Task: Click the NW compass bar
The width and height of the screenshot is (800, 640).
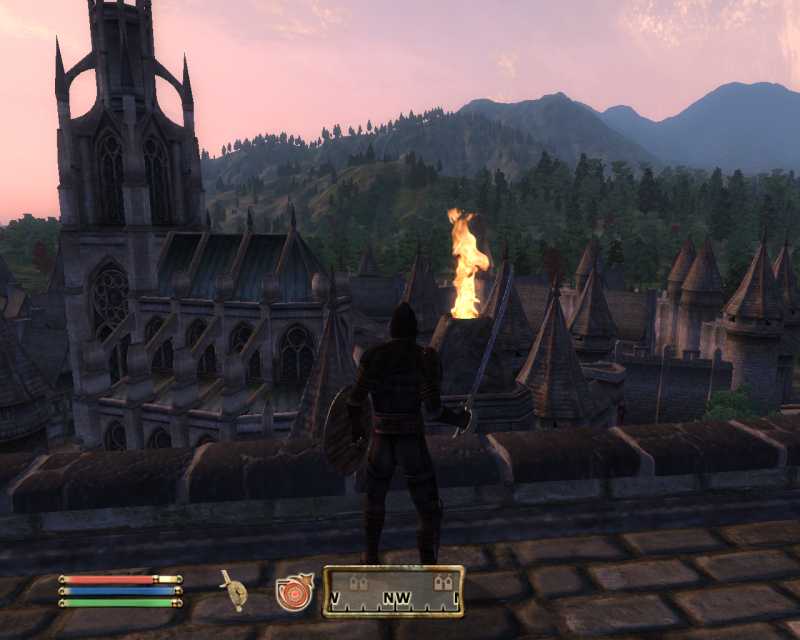Action: 393,591
